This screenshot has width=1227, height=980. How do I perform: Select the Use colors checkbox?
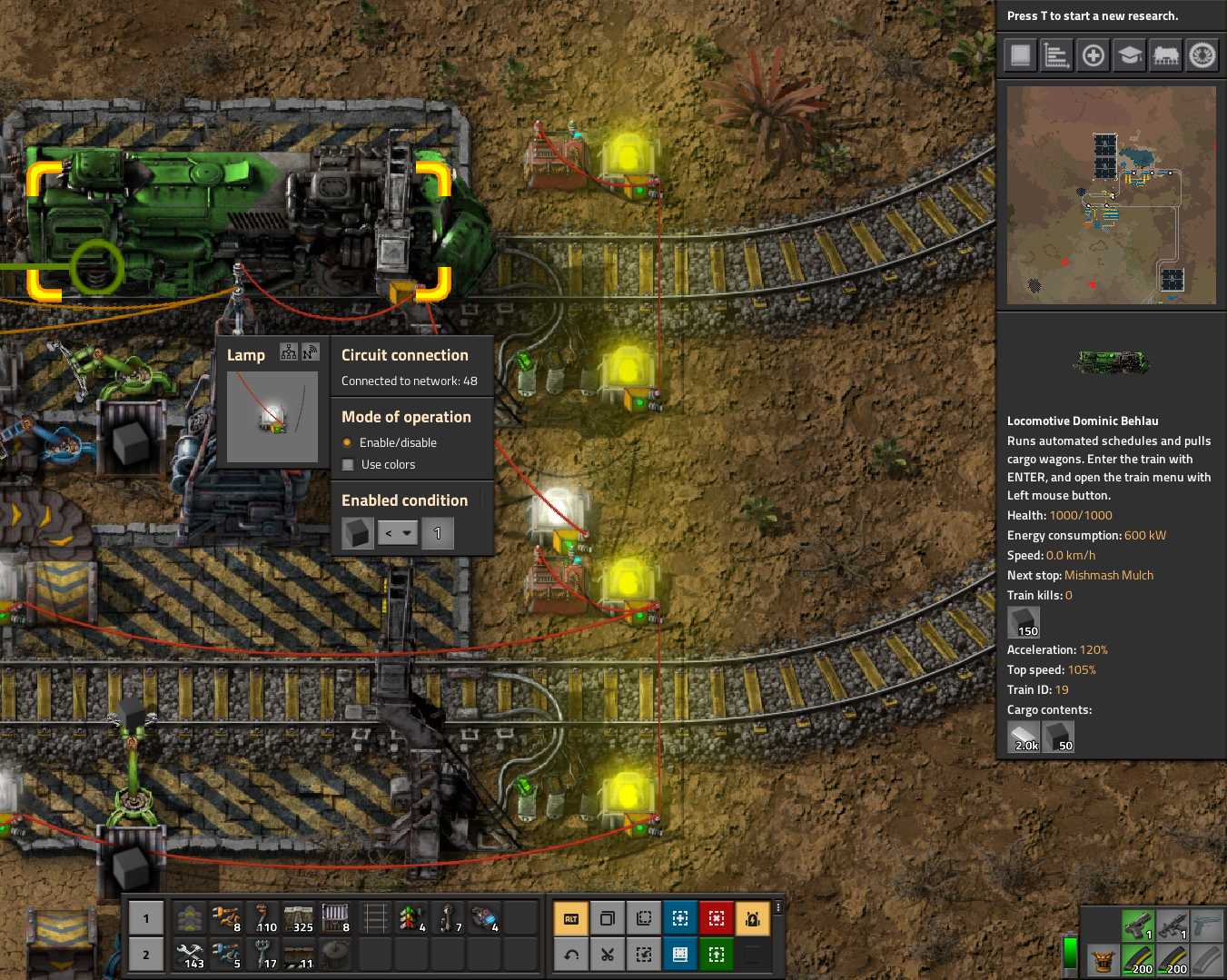point(348,465)
